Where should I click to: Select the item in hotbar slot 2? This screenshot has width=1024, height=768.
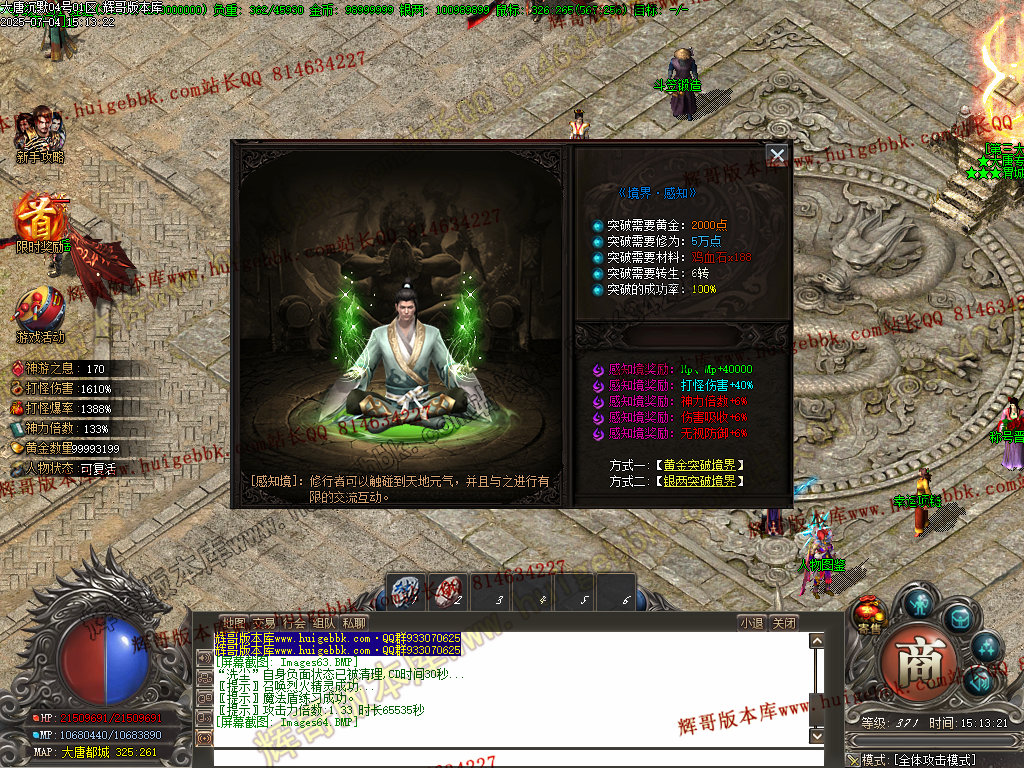(448, 591)
